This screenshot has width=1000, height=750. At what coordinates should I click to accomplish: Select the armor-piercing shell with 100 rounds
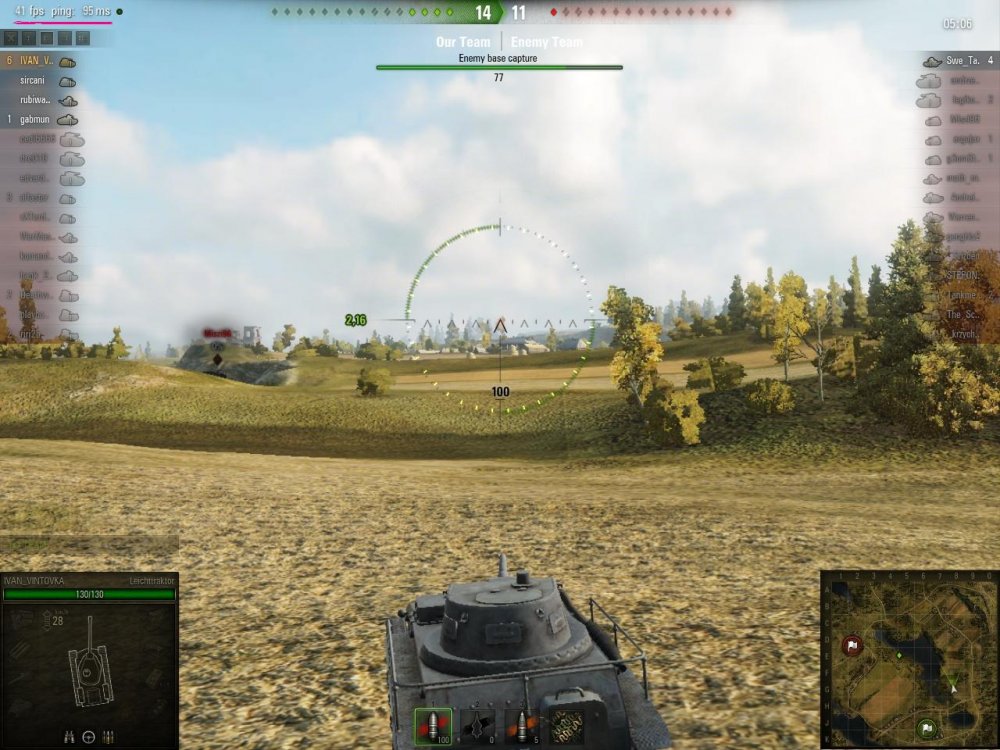[x=434, y=727]
